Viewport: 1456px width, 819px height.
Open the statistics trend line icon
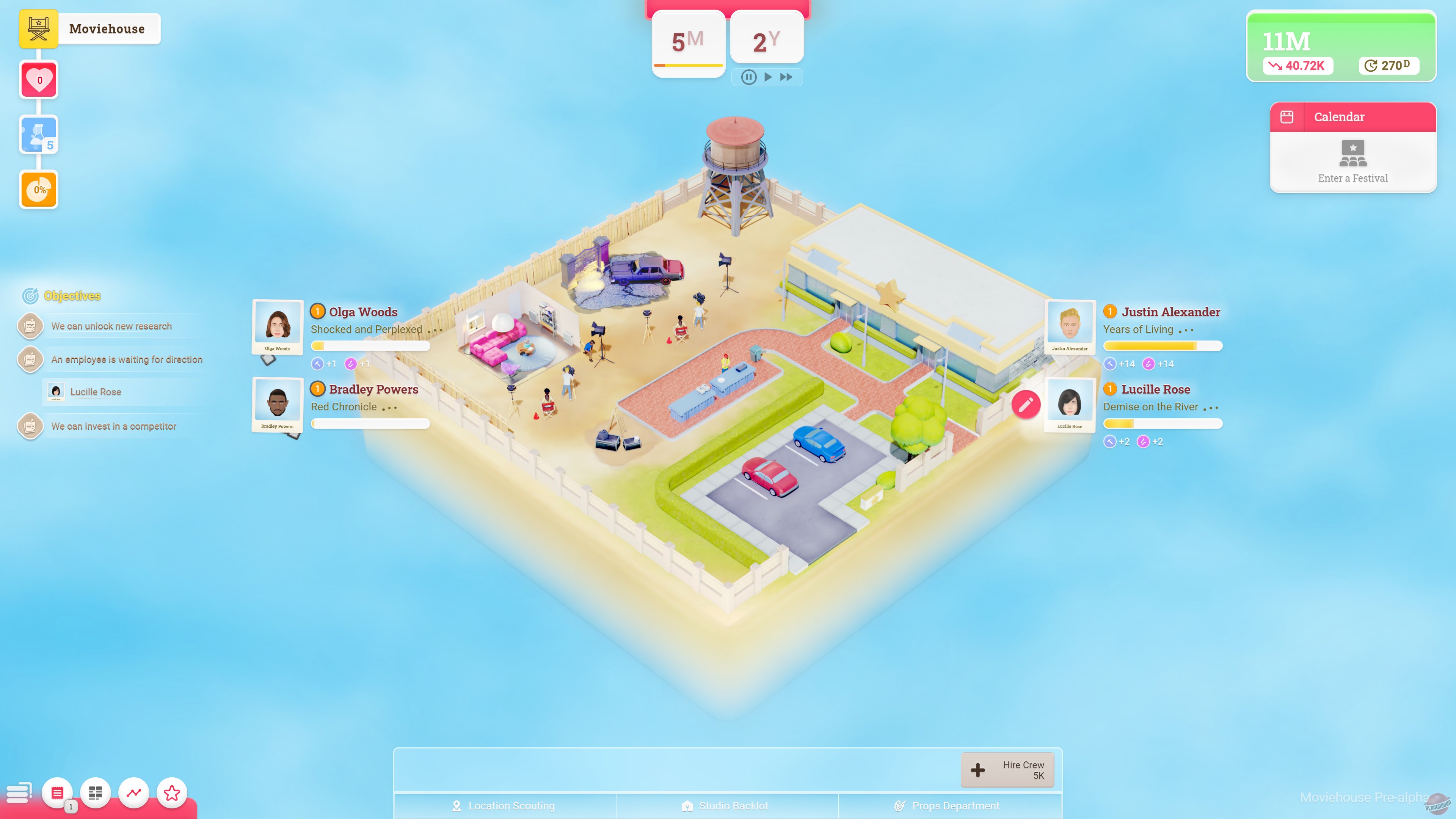[x=133, y=792]
